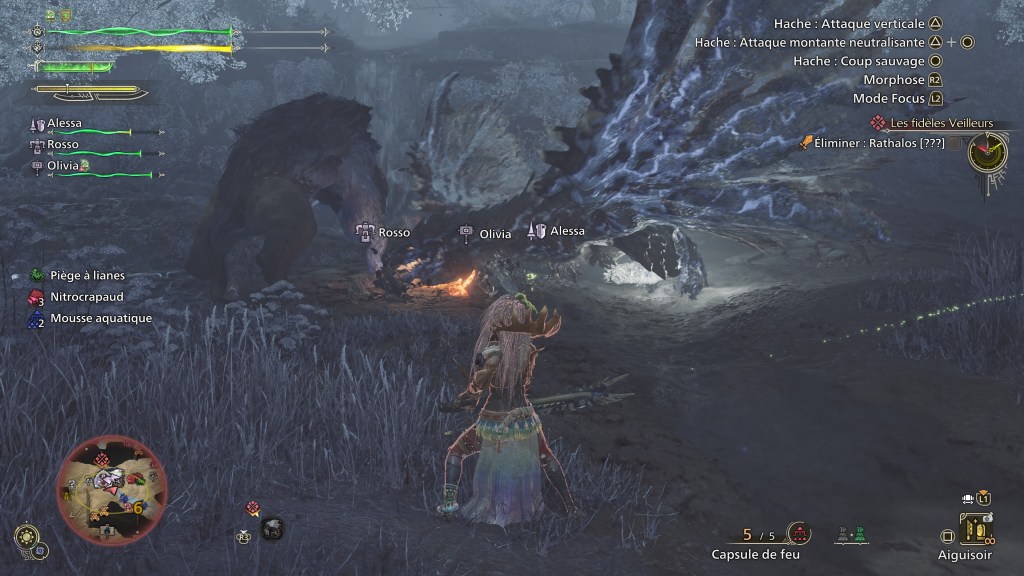
Task: Click the dark monster target icon
Action: coord(271,531)
